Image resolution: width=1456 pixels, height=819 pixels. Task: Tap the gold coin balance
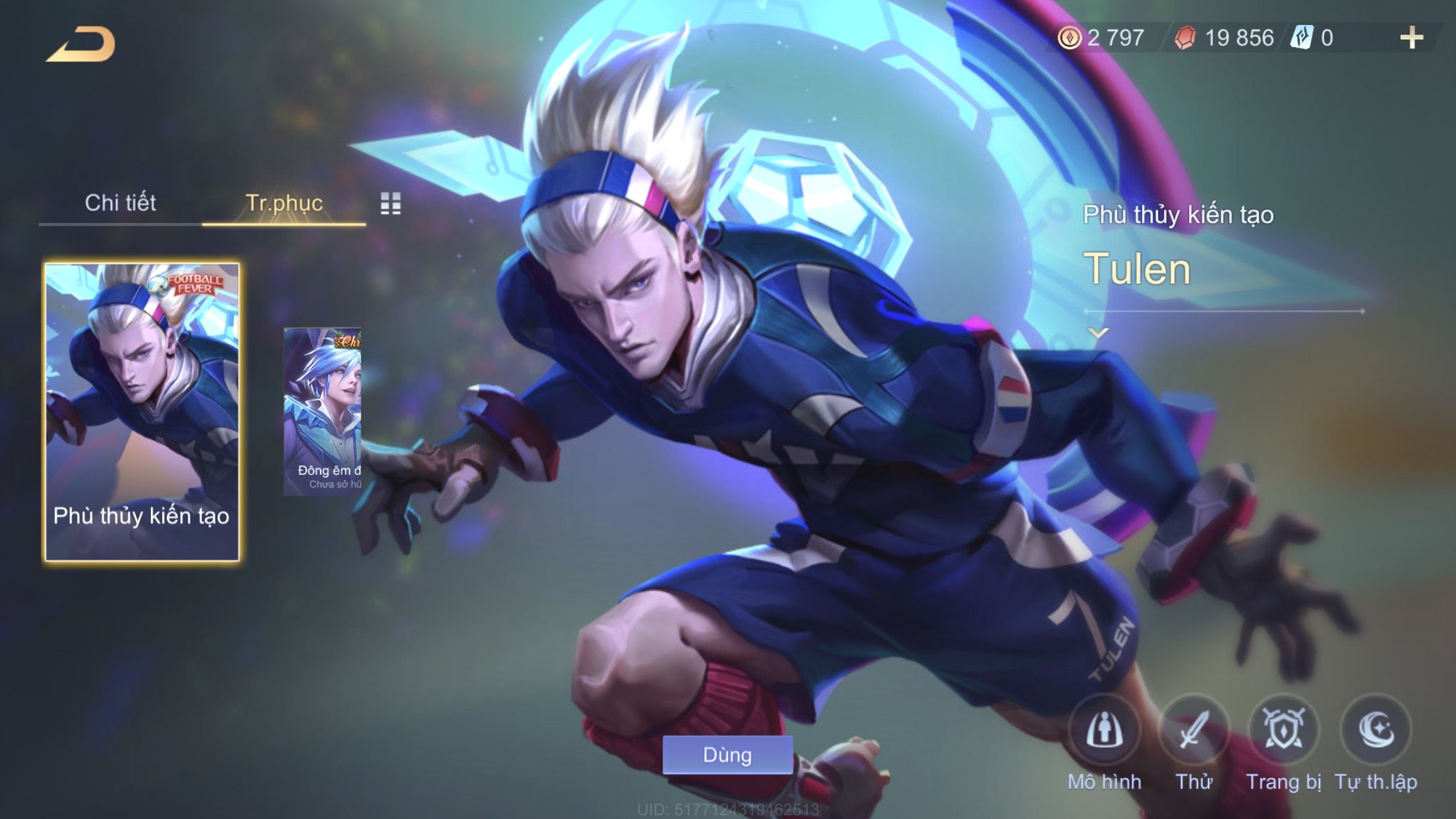(1101, 38)
